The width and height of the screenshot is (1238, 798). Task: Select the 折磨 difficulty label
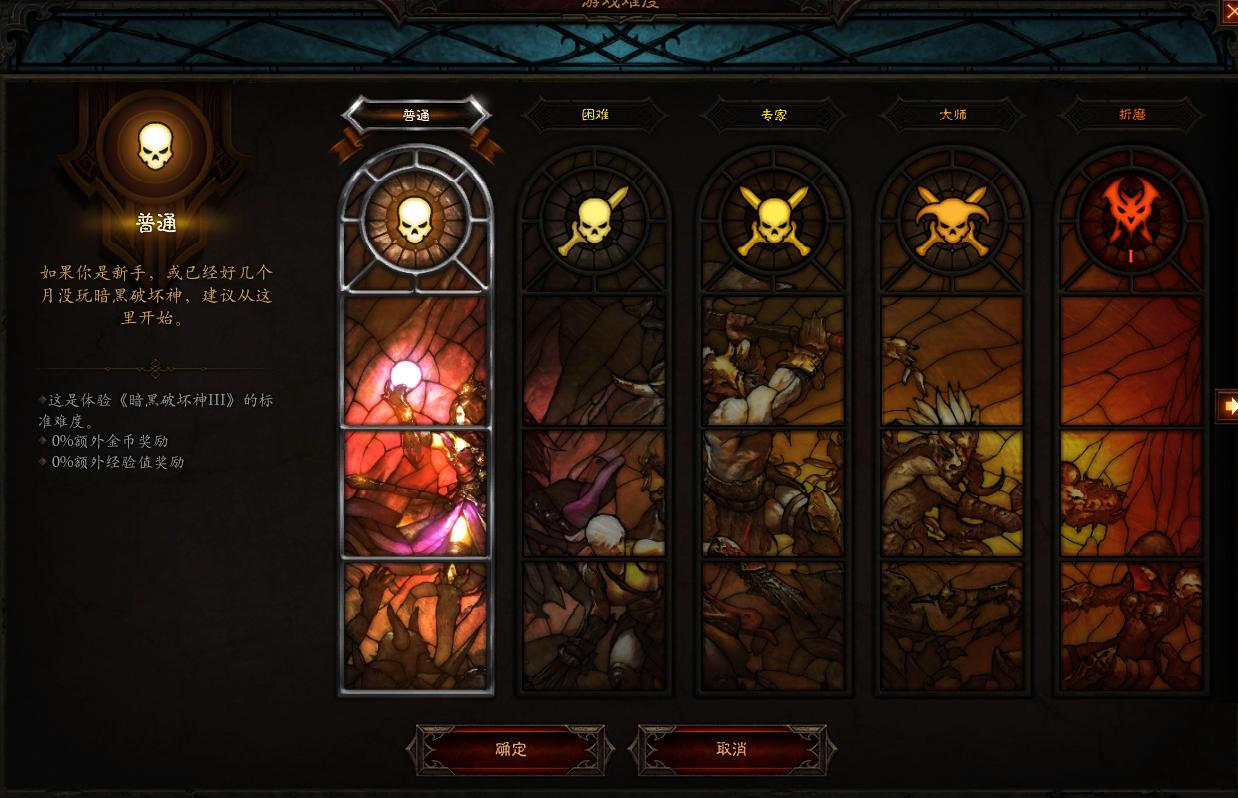coord(1132,115)
